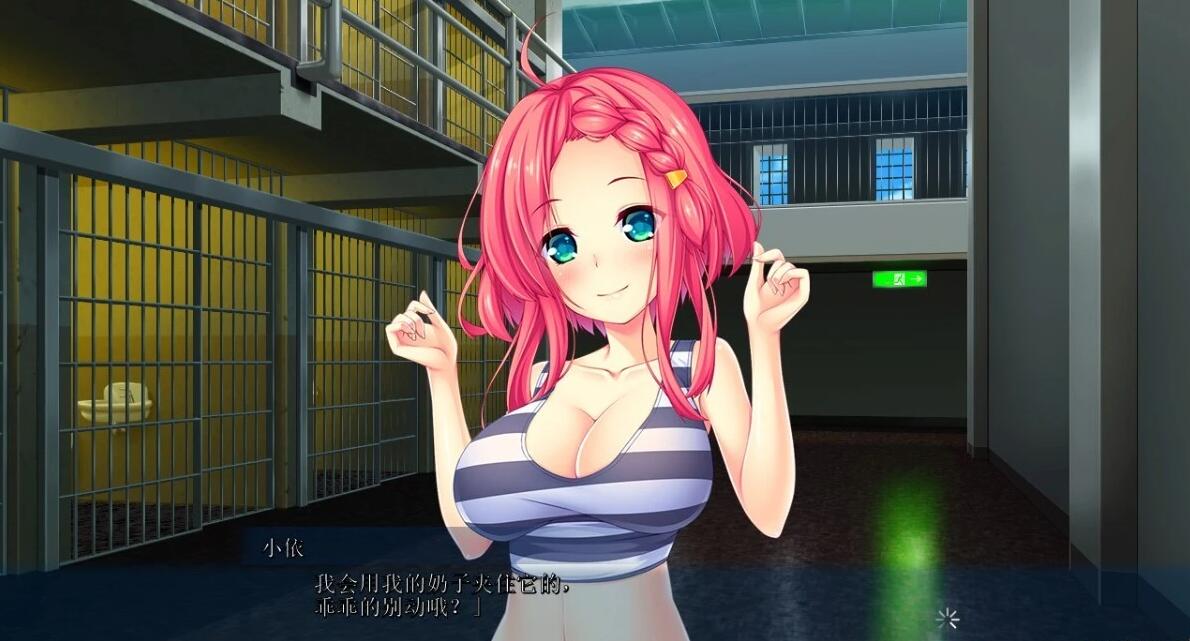
Task: Click the spinning continue indicator
Action: tap(946, 618)
